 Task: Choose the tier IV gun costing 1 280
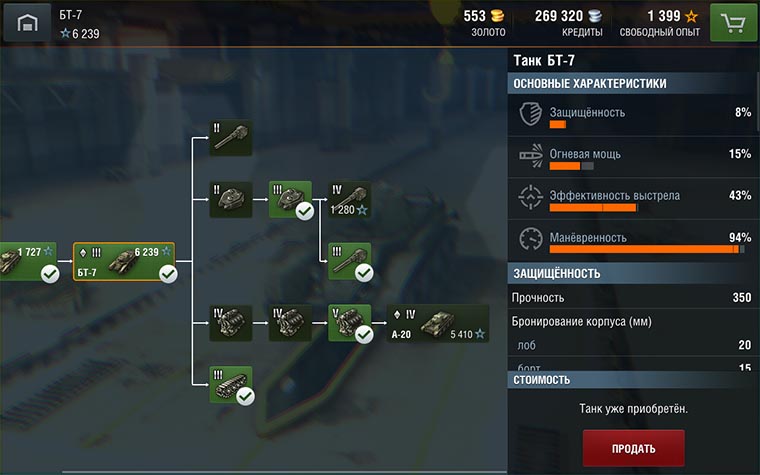click(x=349, y=199)
